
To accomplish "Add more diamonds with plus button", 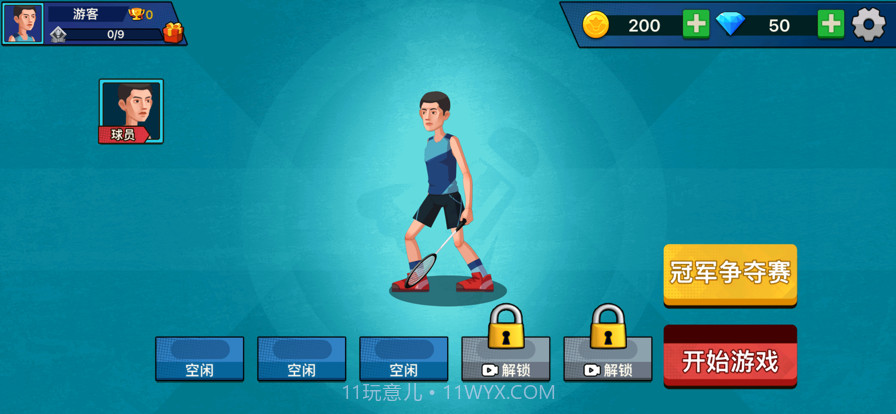I will click(830, 24).
